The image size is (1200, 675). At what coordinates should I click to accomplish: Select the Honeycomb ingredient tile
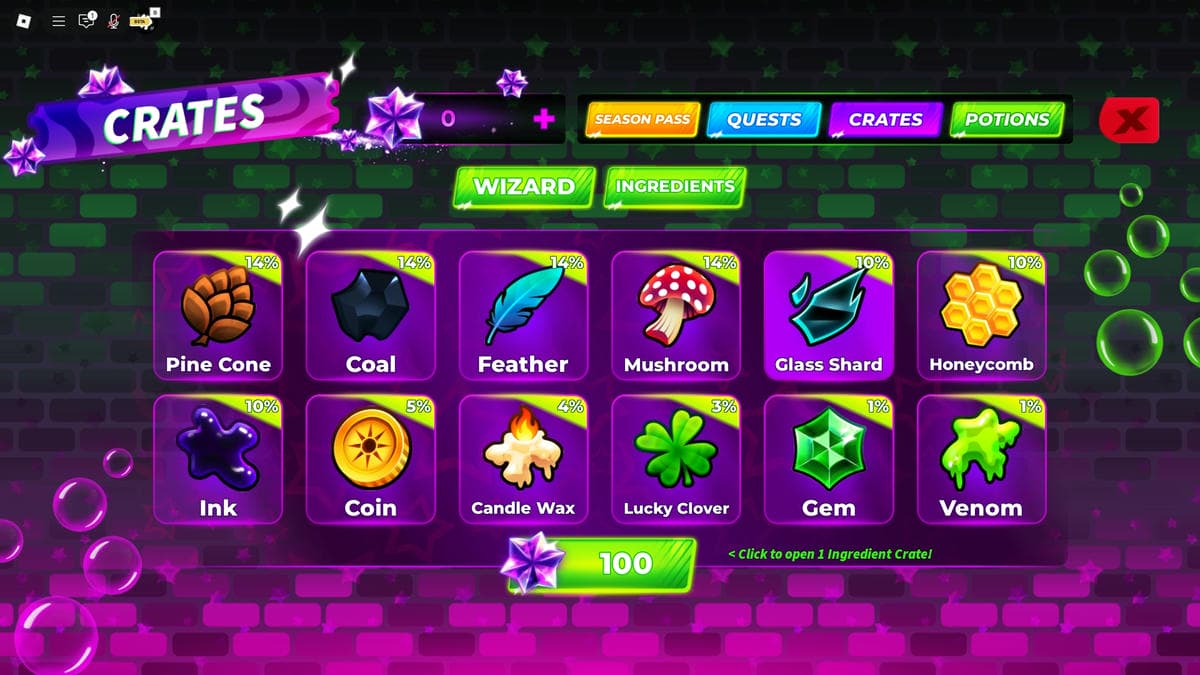click(x=981, y=316)
